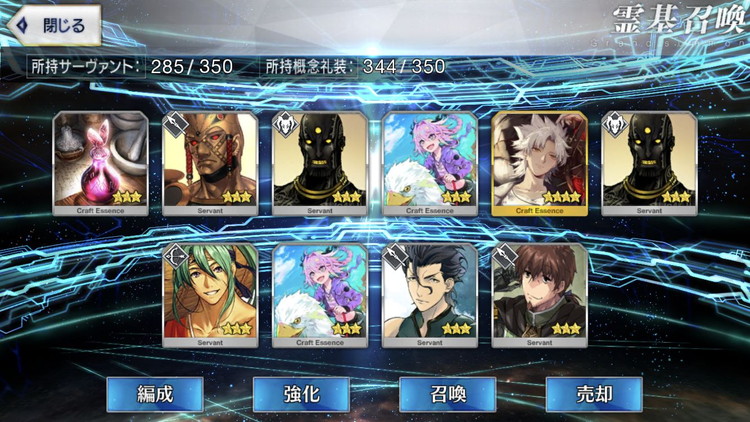Open the 売却 sell screen

pyautogui.click(x=593, y=393)
